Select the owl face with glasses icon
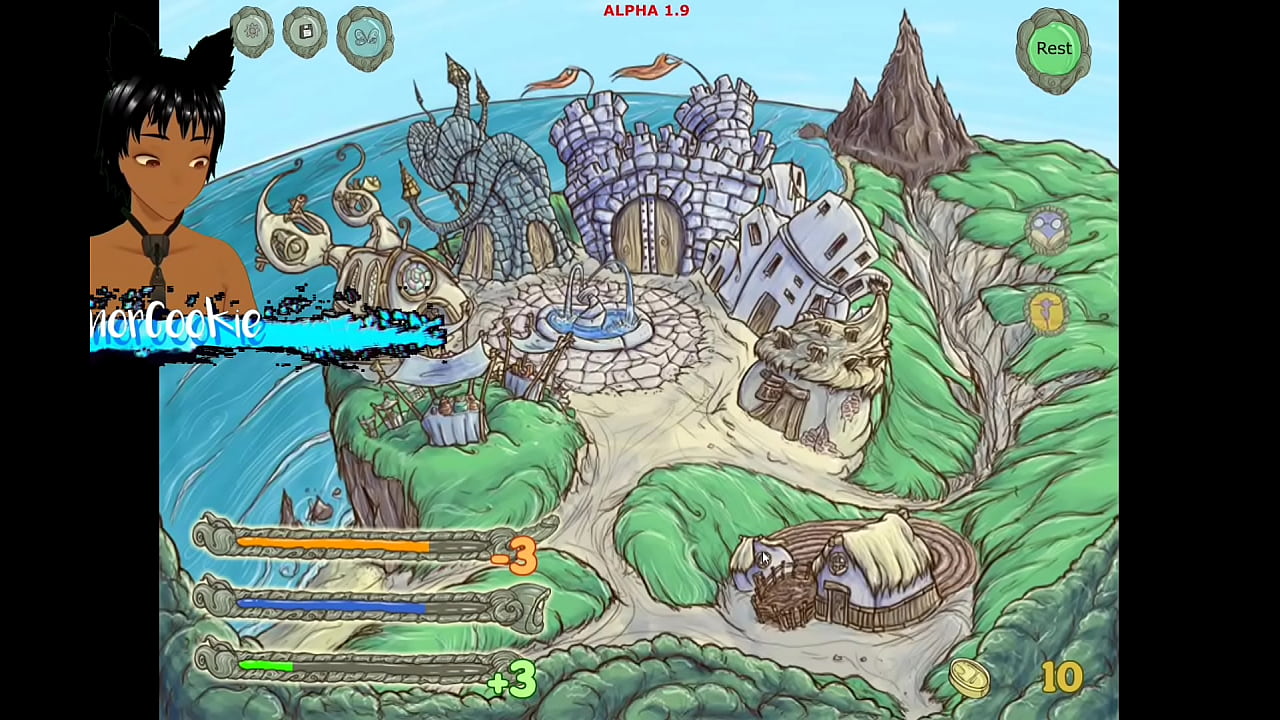 pyautogui.click(x=1048, y=231)
